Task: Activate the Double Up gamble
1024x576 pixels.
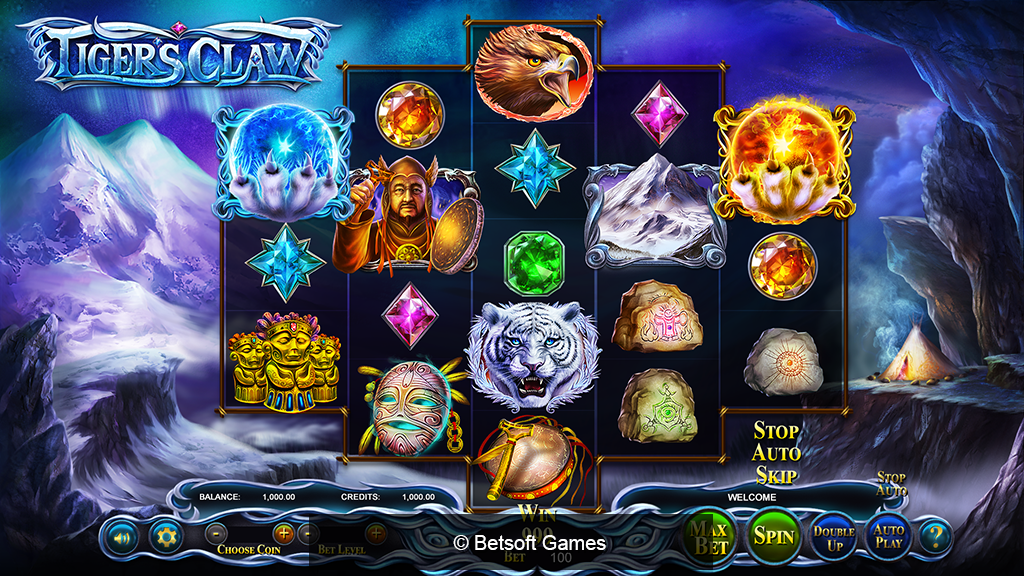Action: tap(834, 537)
